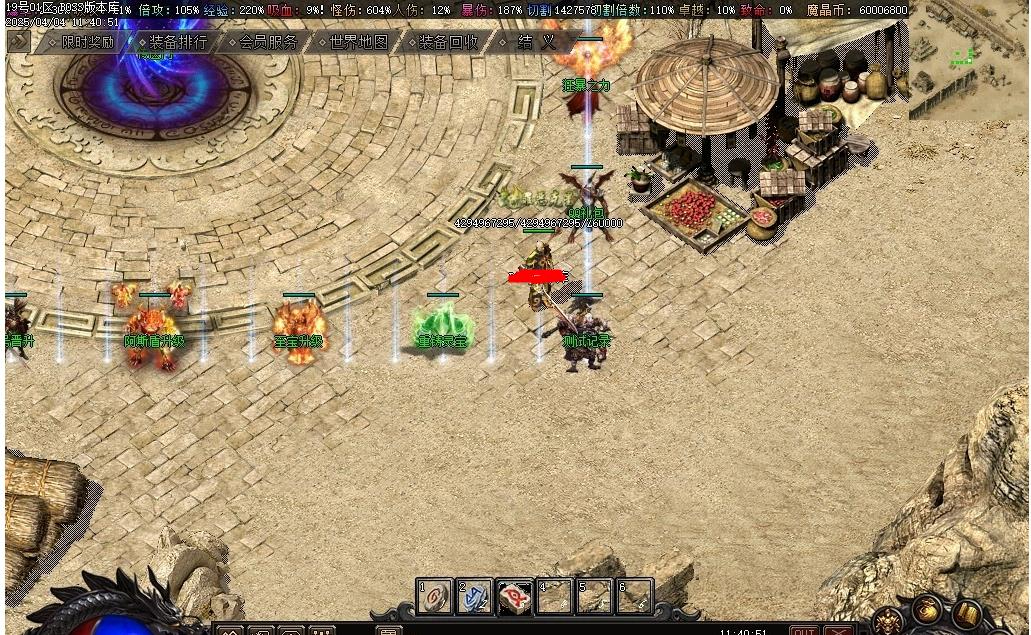Open the golden pouch bag icon
This screenshot has height=635, width=1031.
point(927,609)
